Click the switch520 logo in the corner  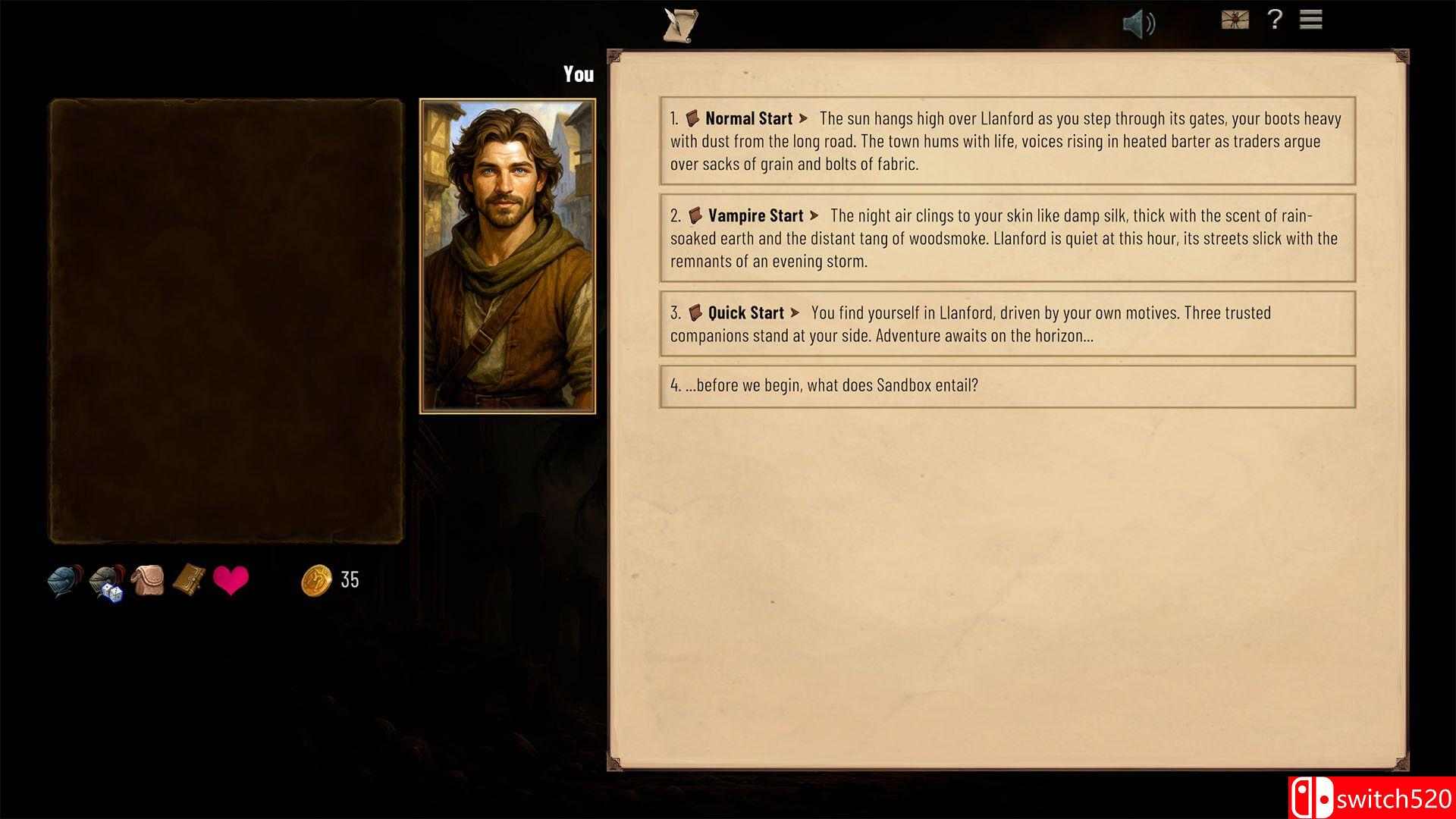click(x=1369, y=798)
